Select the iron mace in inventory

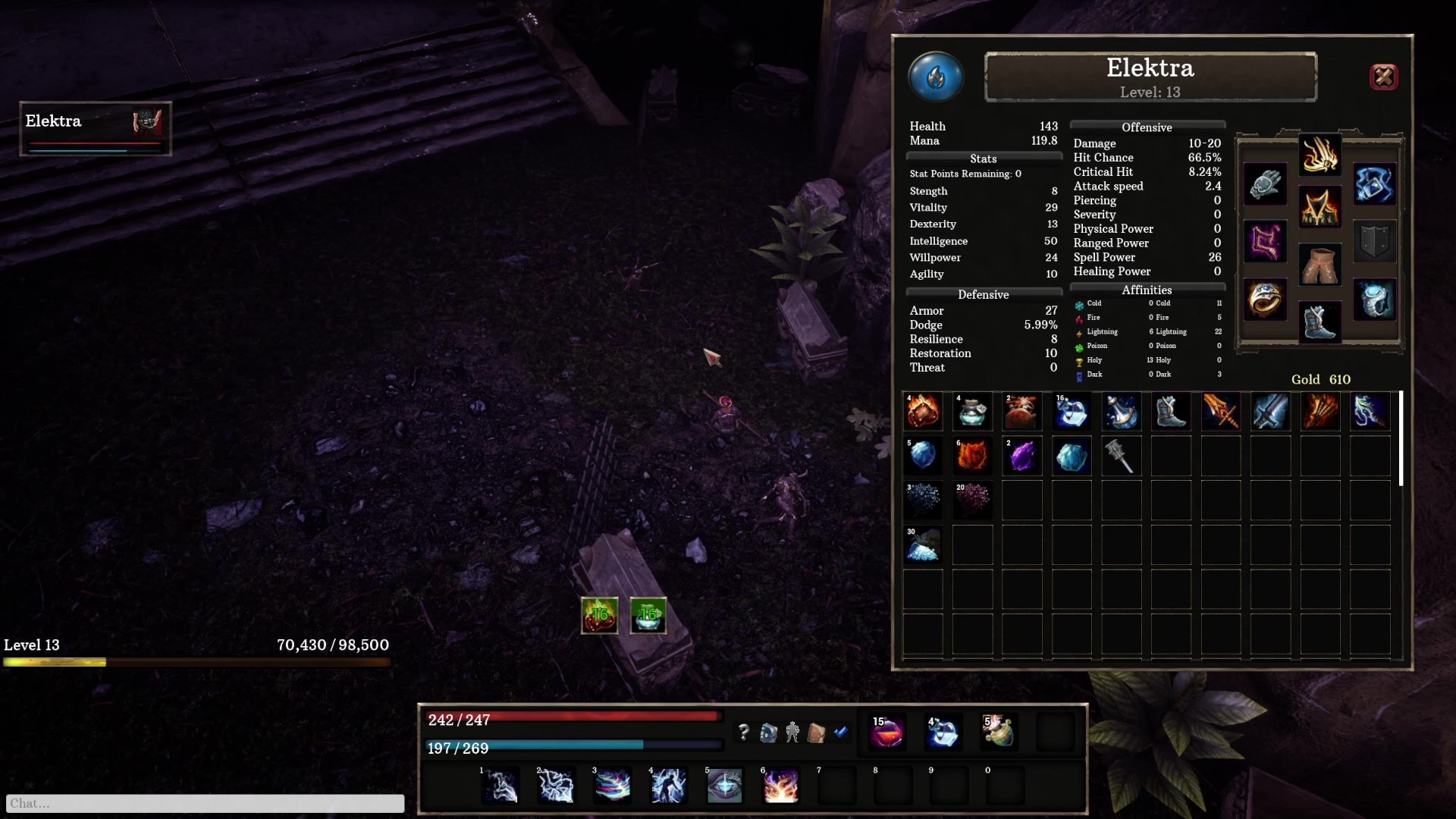tap(1122, 457)
